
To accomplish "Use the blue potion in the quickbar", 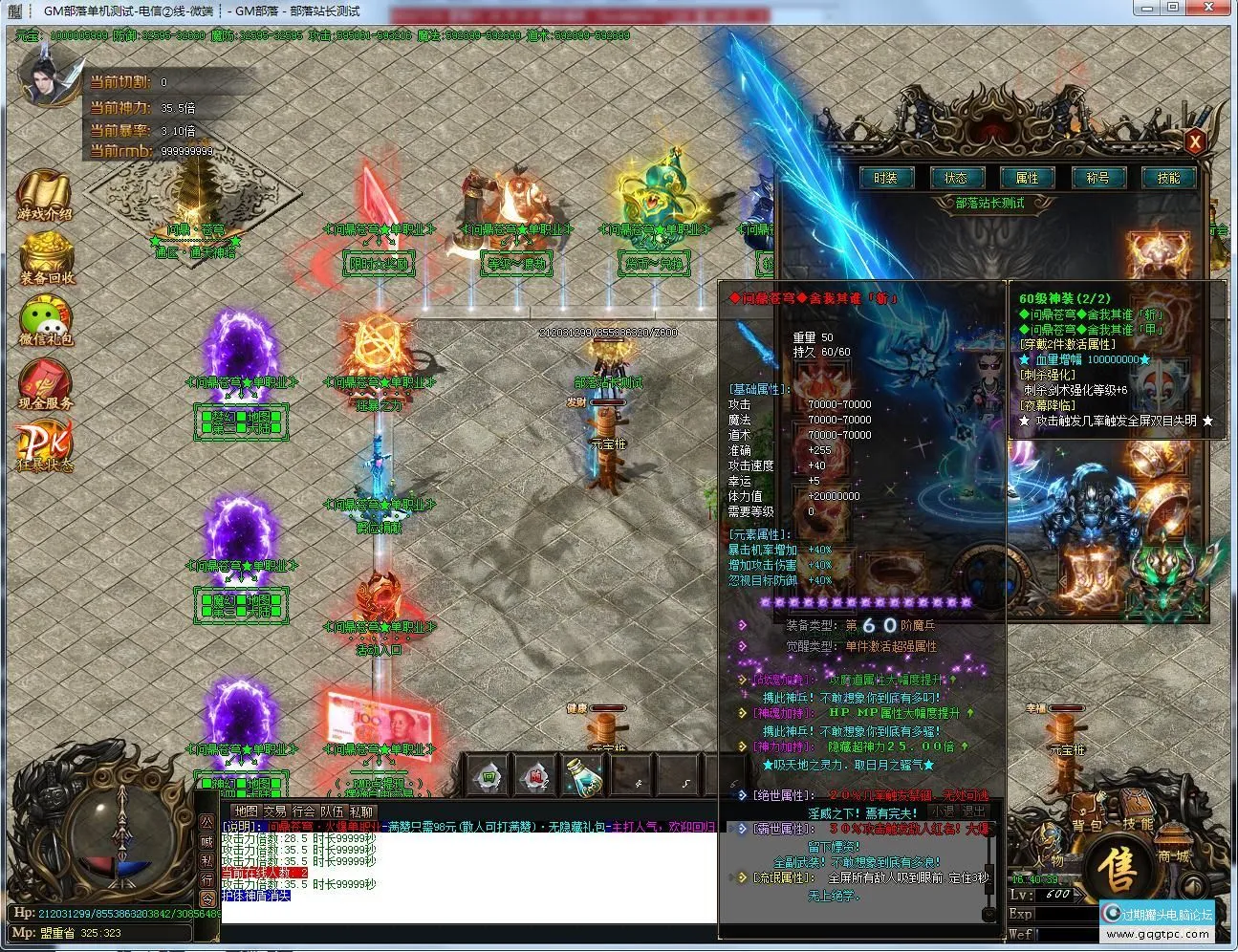I will tap(584, 779).
